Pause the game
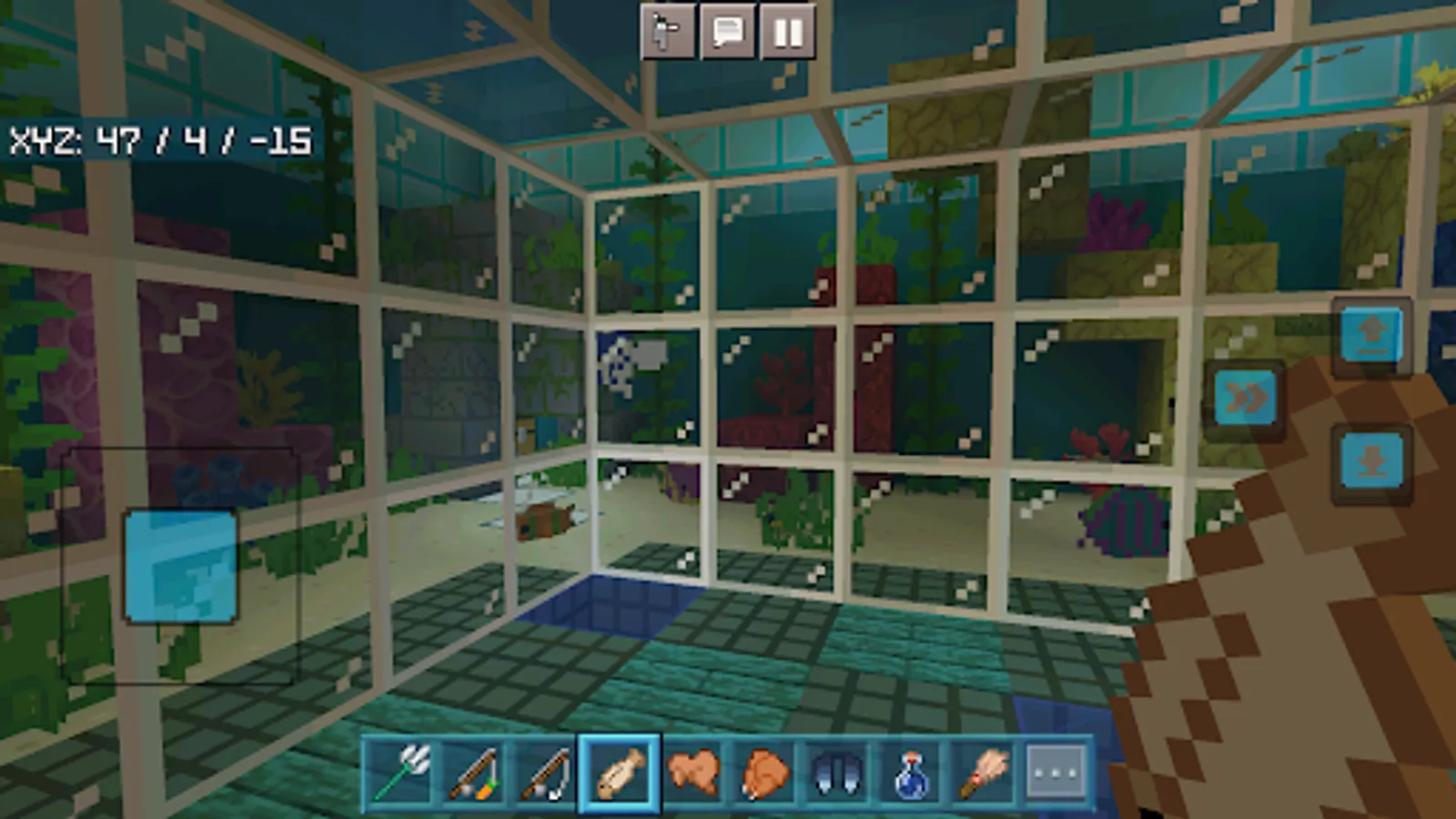Viewport: 1456px width, 819px height. coord(788,34)
